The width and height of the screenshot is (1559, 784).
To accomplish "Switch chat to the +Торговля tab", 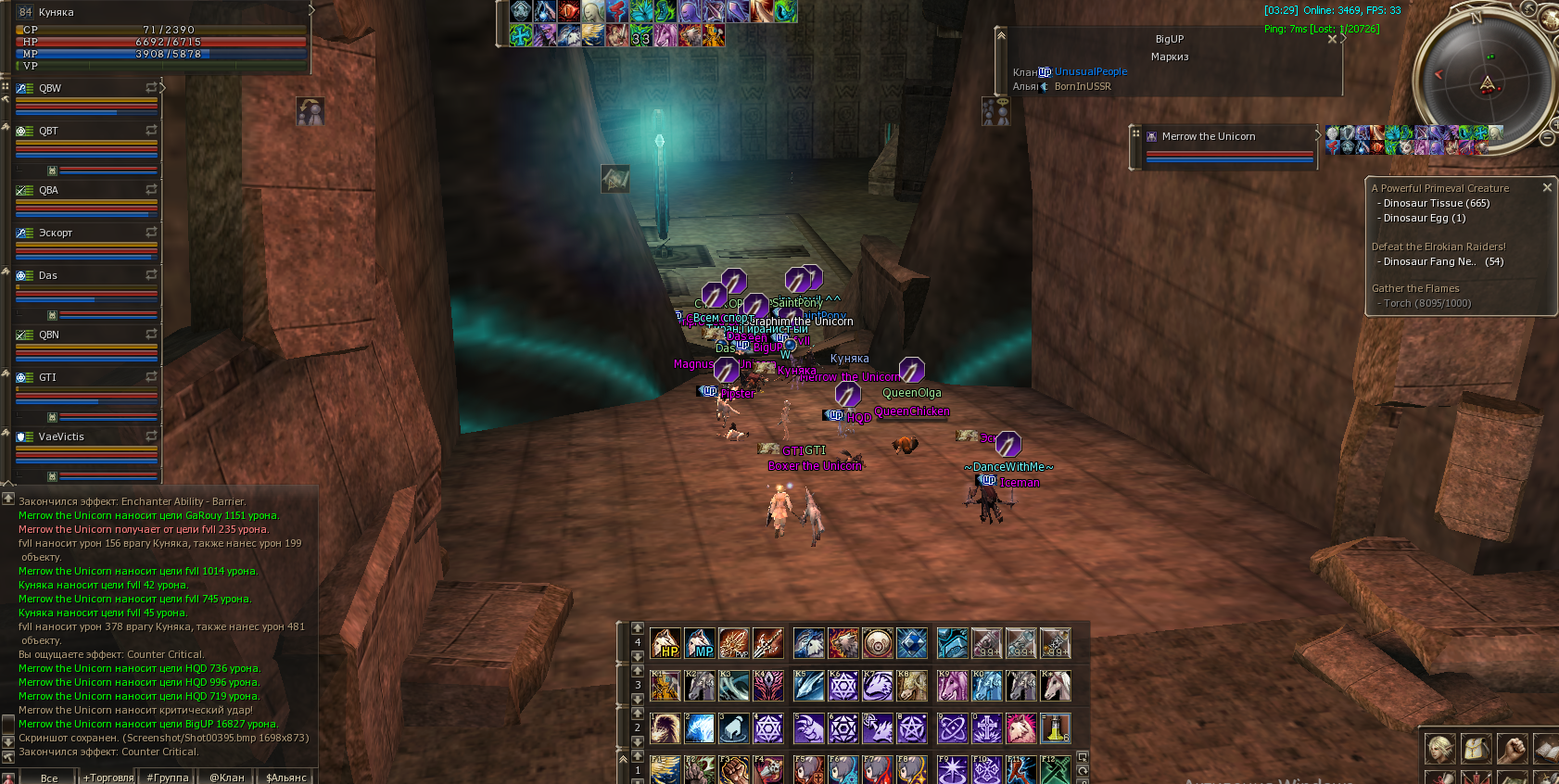I will pyautogui.click(x=108, y=778).
